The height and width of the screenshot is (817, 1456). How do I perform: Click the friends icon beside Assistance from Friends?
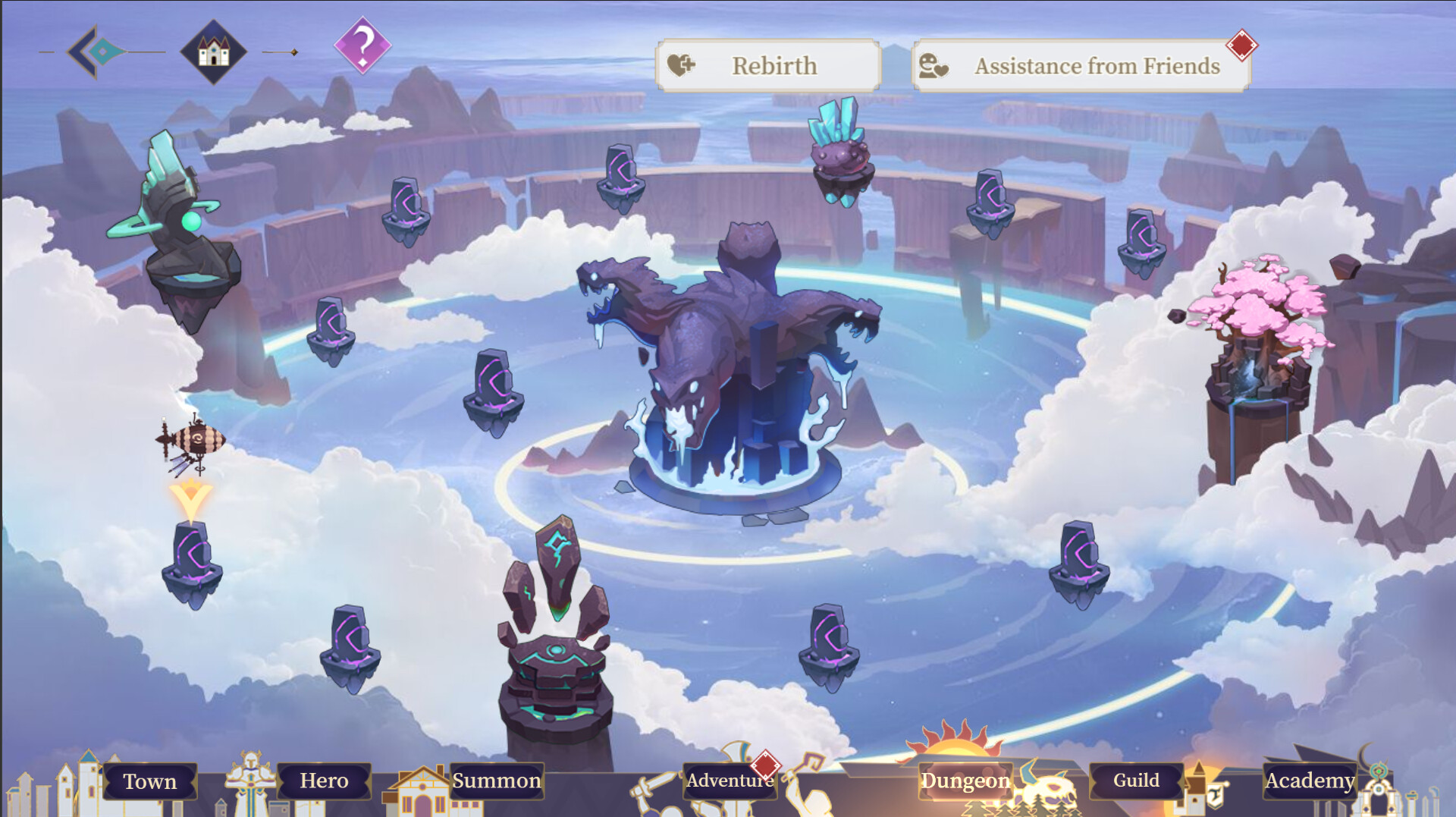click(934, 66)
